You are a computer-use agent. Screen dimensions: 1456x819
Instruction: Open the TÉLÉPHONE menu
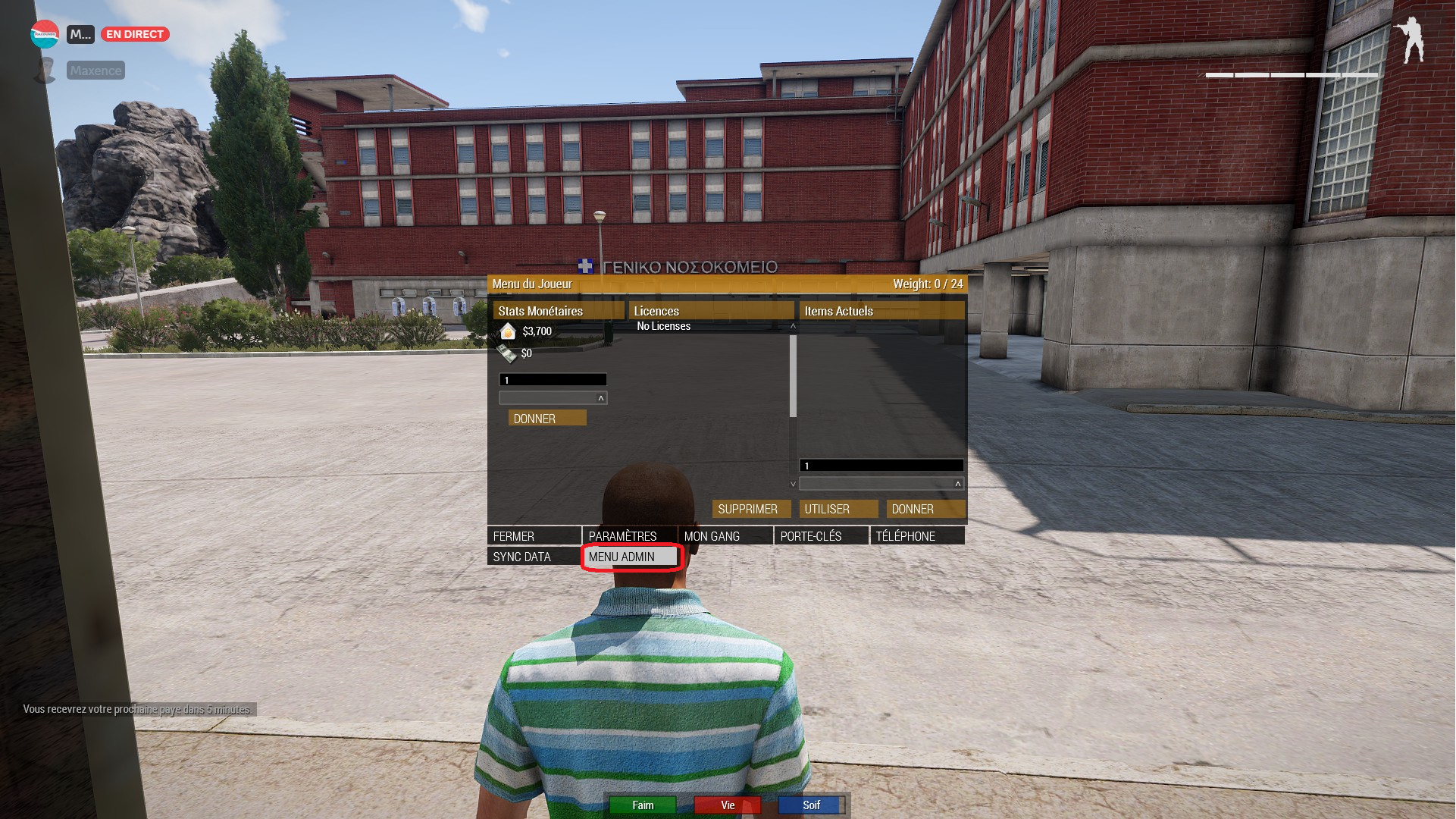917,536
